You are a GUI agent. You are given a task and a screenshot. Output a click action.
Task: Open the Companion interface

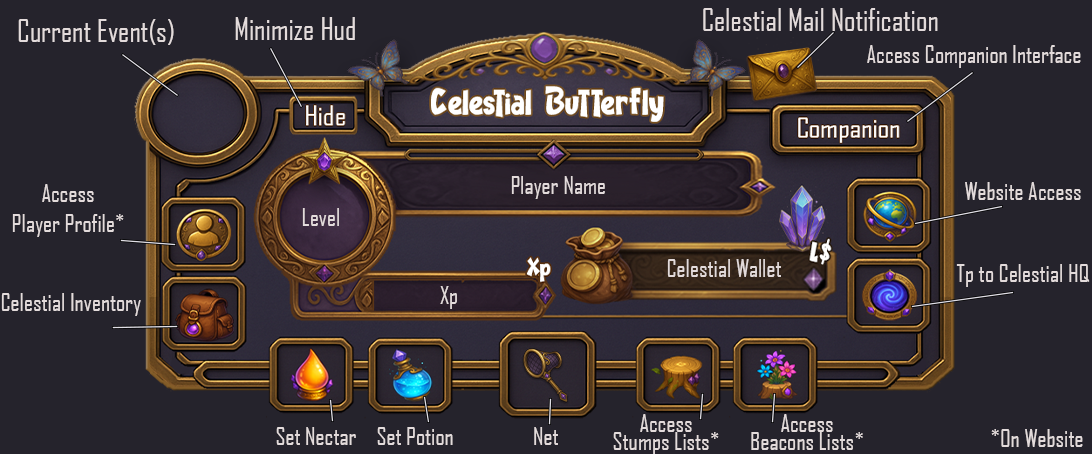pyautogui.click(x=848, y=128)
